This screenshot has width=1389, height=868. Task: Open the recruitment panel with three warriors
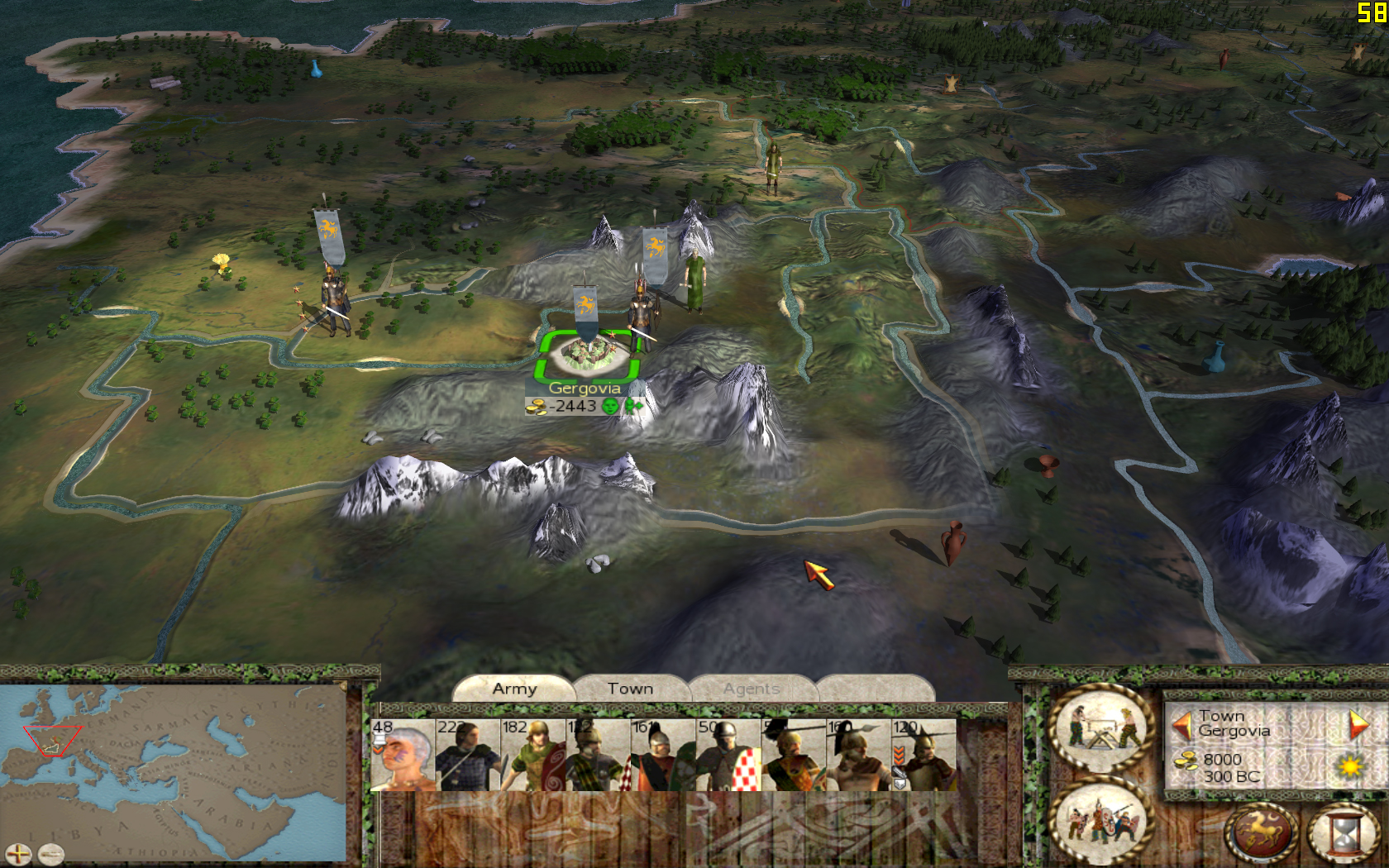[x=1100, y=819]
